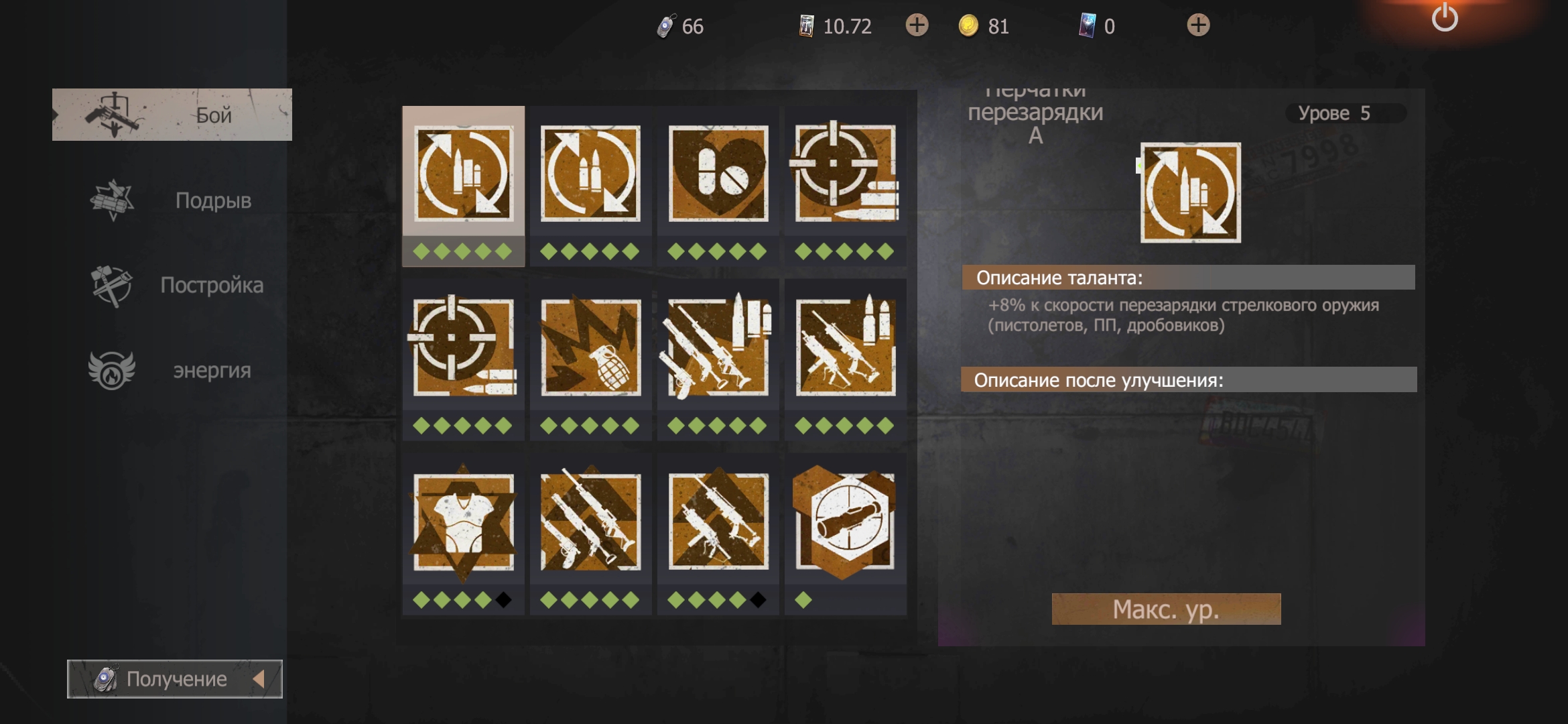Screen dimensions: 1568x724
Task: Click the plus button beside the card counter
Action: click(x=1198, y=25)
